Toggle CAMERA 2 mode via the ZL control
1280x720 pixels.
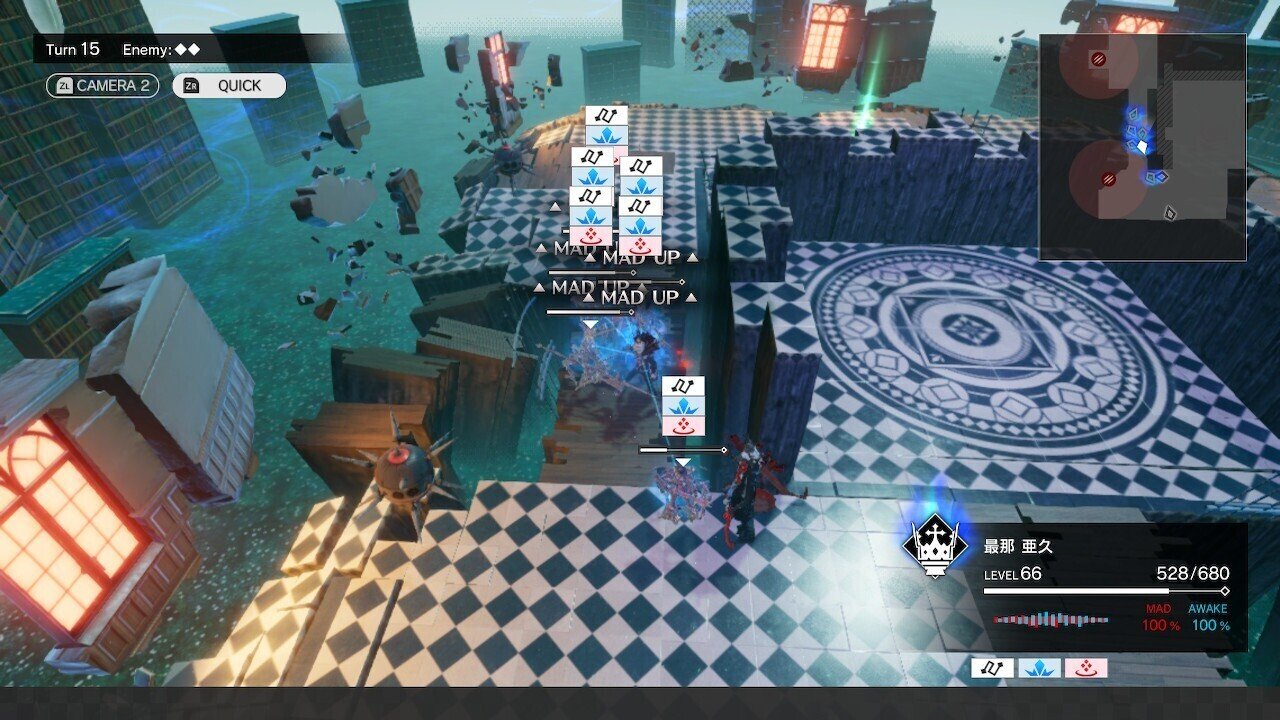point(100,86)
